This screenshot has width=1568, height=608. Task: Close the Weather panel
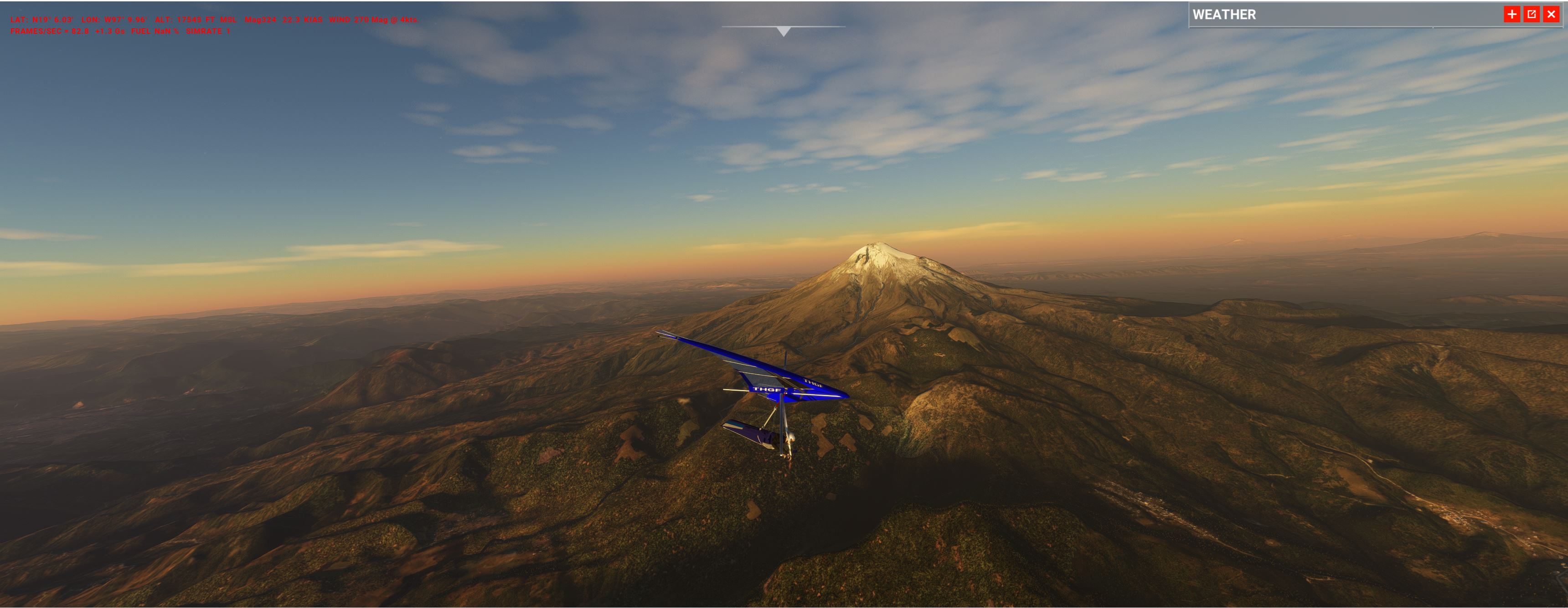1551,14
